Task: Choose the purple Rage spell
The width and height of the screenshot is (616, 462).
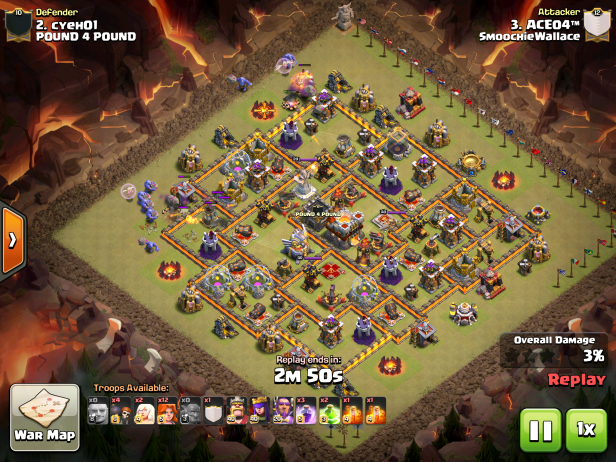Action: [306, 411]
